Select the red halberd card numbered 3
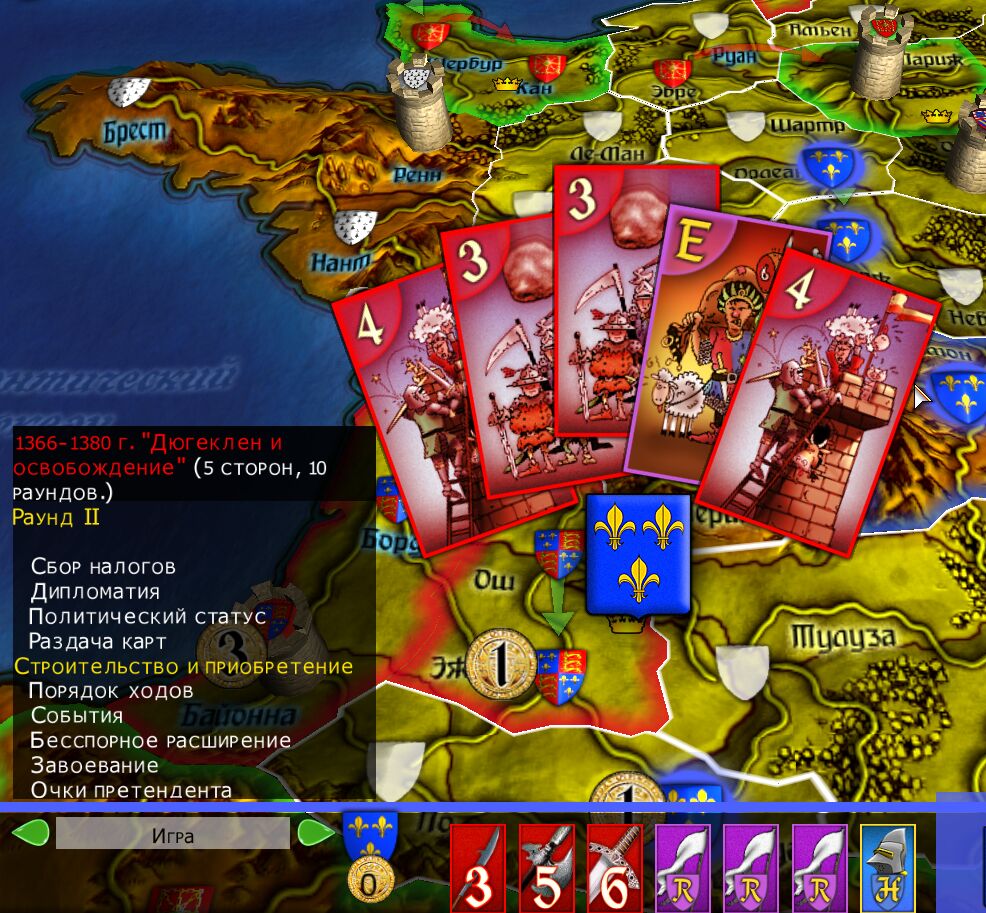The image size is (986, 913). coord(479,867)
